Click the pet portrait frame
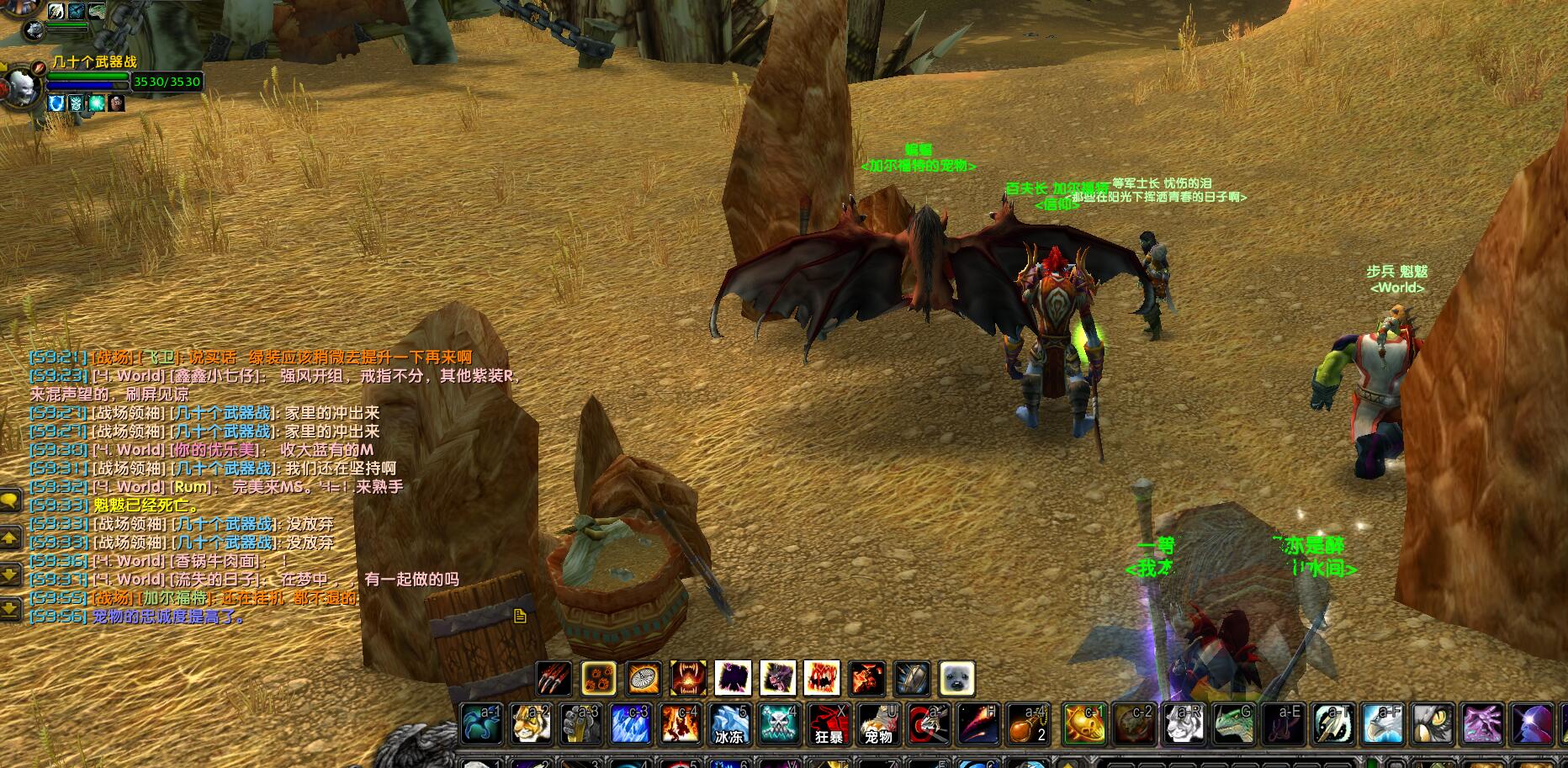Image resolution: width=1568 pixels, height=768 pixels. (34, 30)
